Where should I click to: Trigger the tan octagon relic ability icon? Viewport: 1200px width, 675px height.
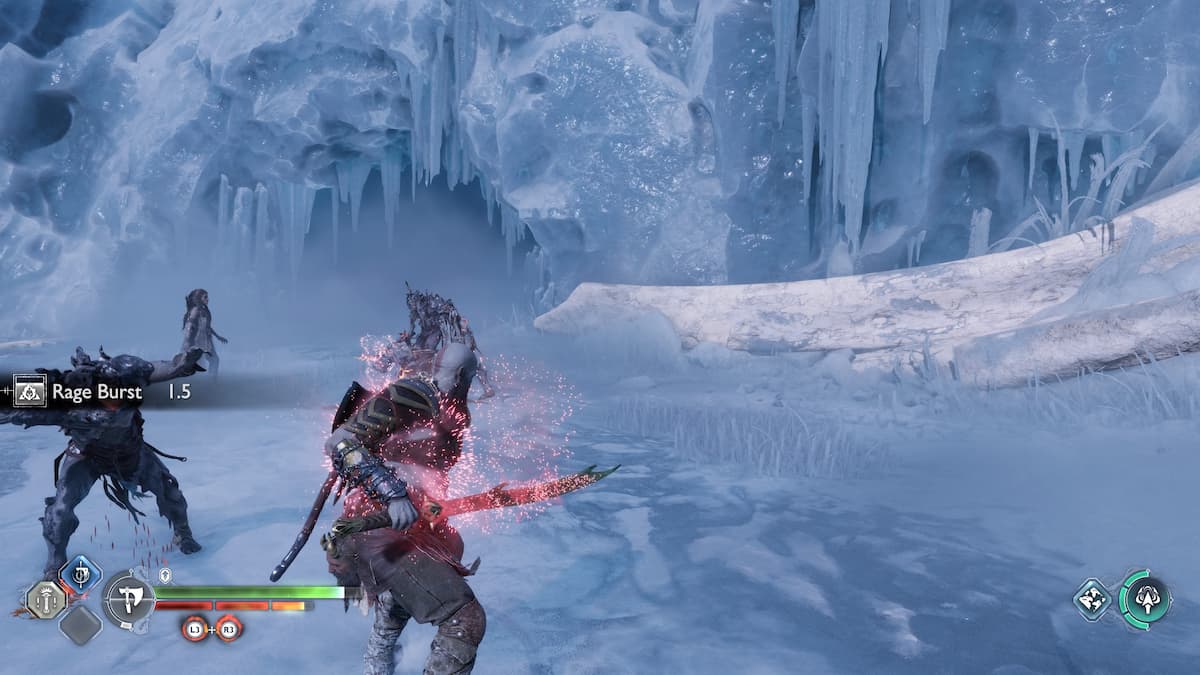coord(46,600)
